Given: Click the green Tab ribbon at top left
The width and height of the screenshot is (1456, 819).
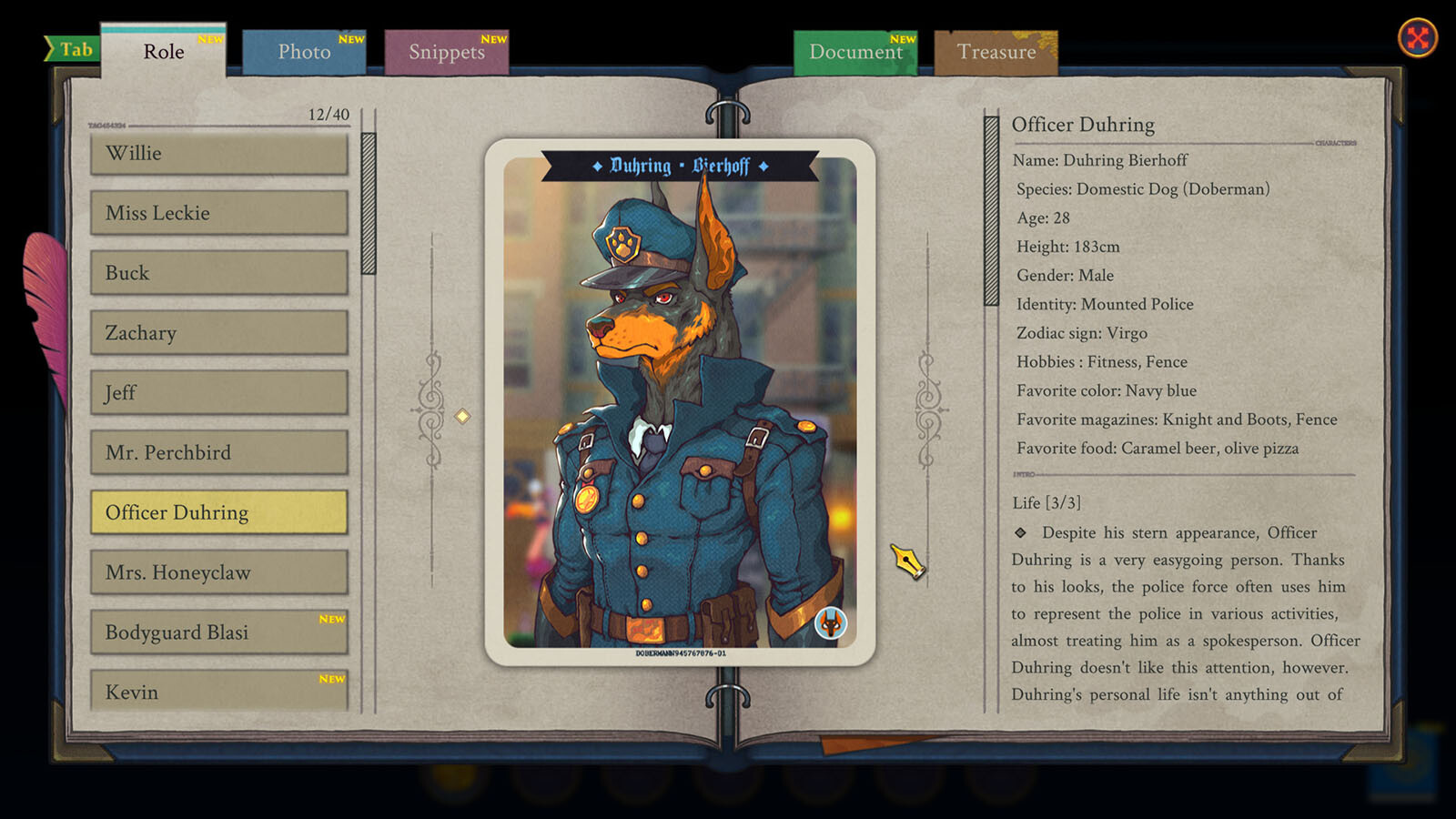Looking at the screenshot, I should (x=74, y=47).
